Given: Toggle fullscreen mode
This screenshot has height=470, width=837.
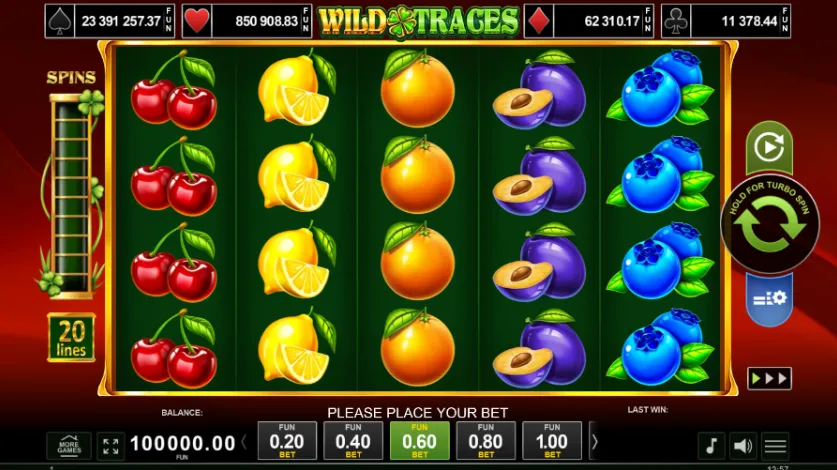Looking at the screenshot, I should (111, 445).
